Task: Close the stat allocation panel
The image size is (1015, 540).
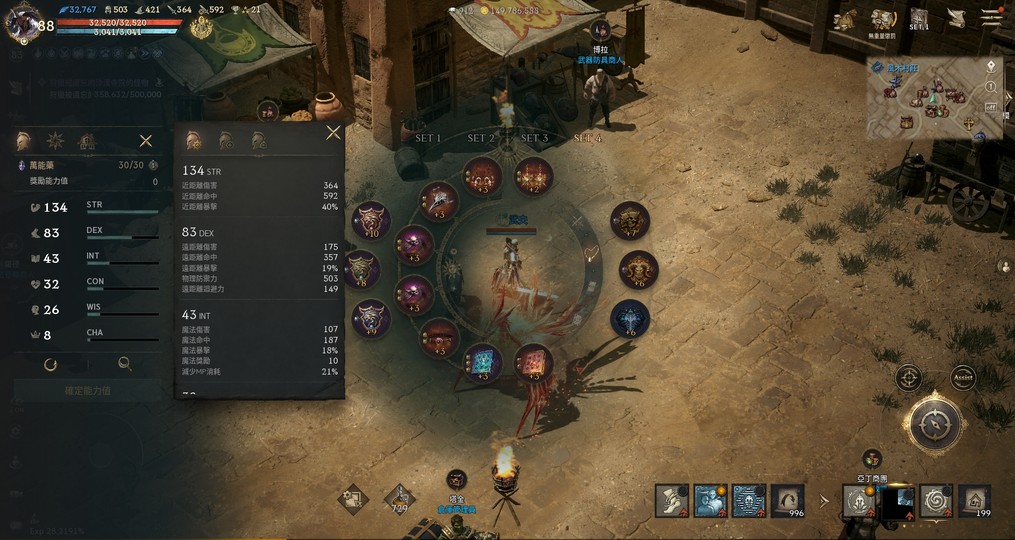Action: pyautogui.click(x=146, y=141)
